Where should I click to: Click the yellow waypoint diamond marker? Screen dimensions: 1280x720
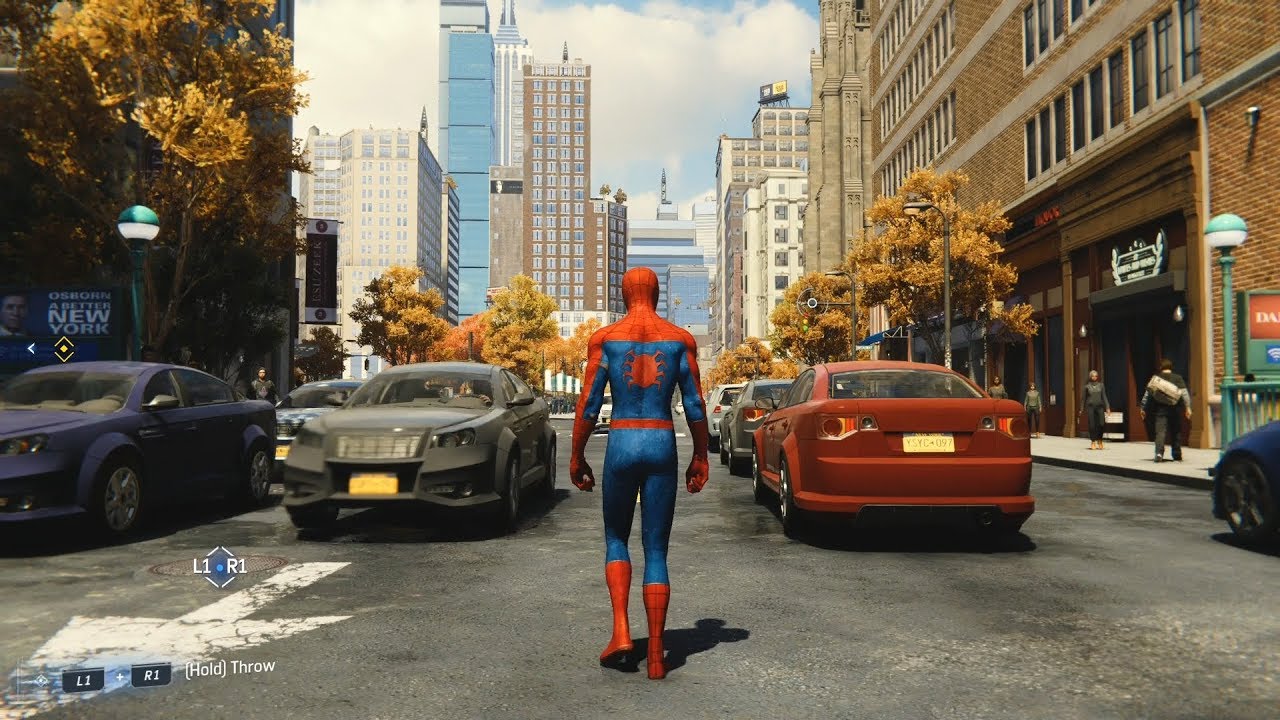(63, 348)
